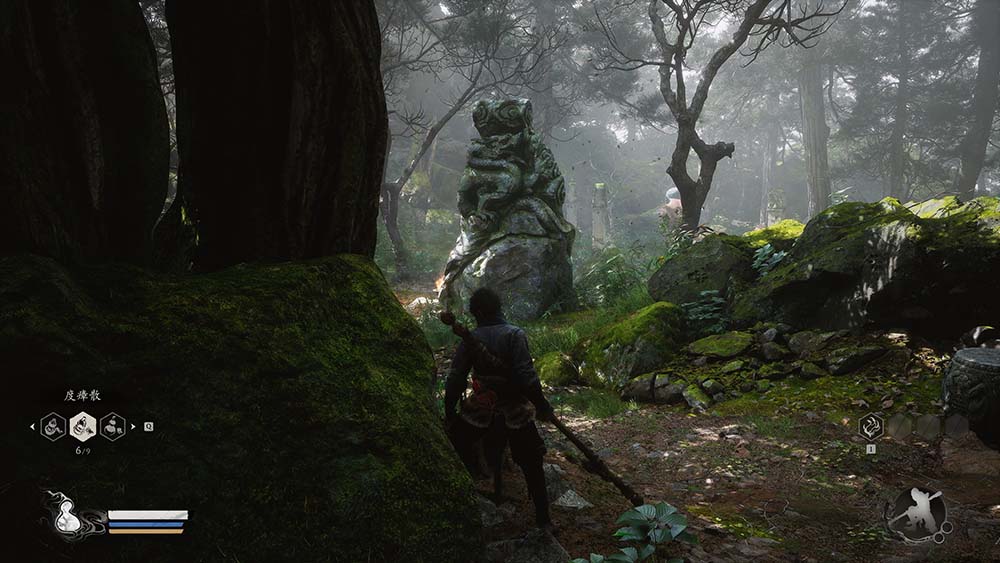Activate the flame spell hexagon icon

pos(871,427)
